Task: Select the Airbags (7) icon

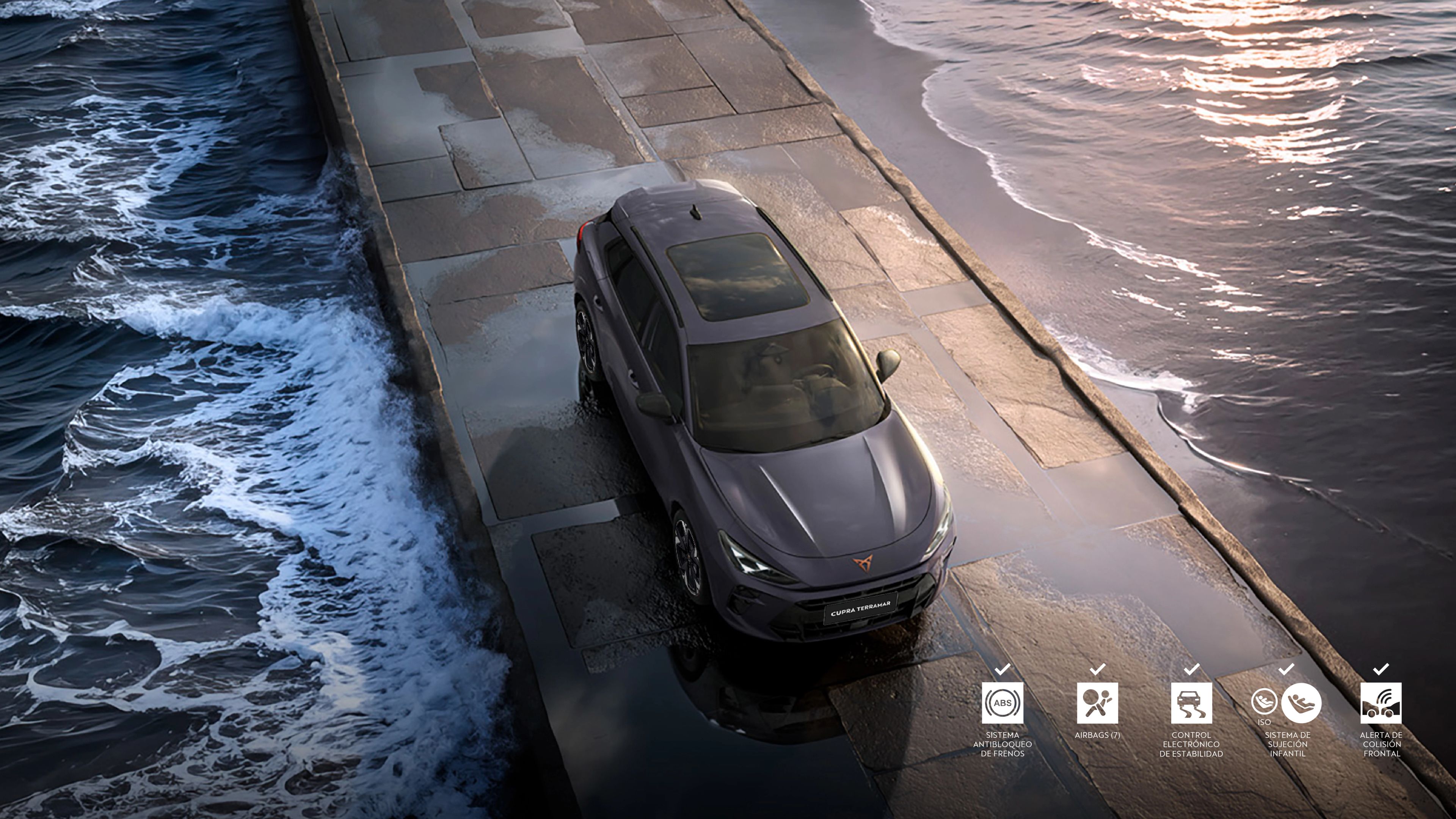Action: tap(1097, 703)
